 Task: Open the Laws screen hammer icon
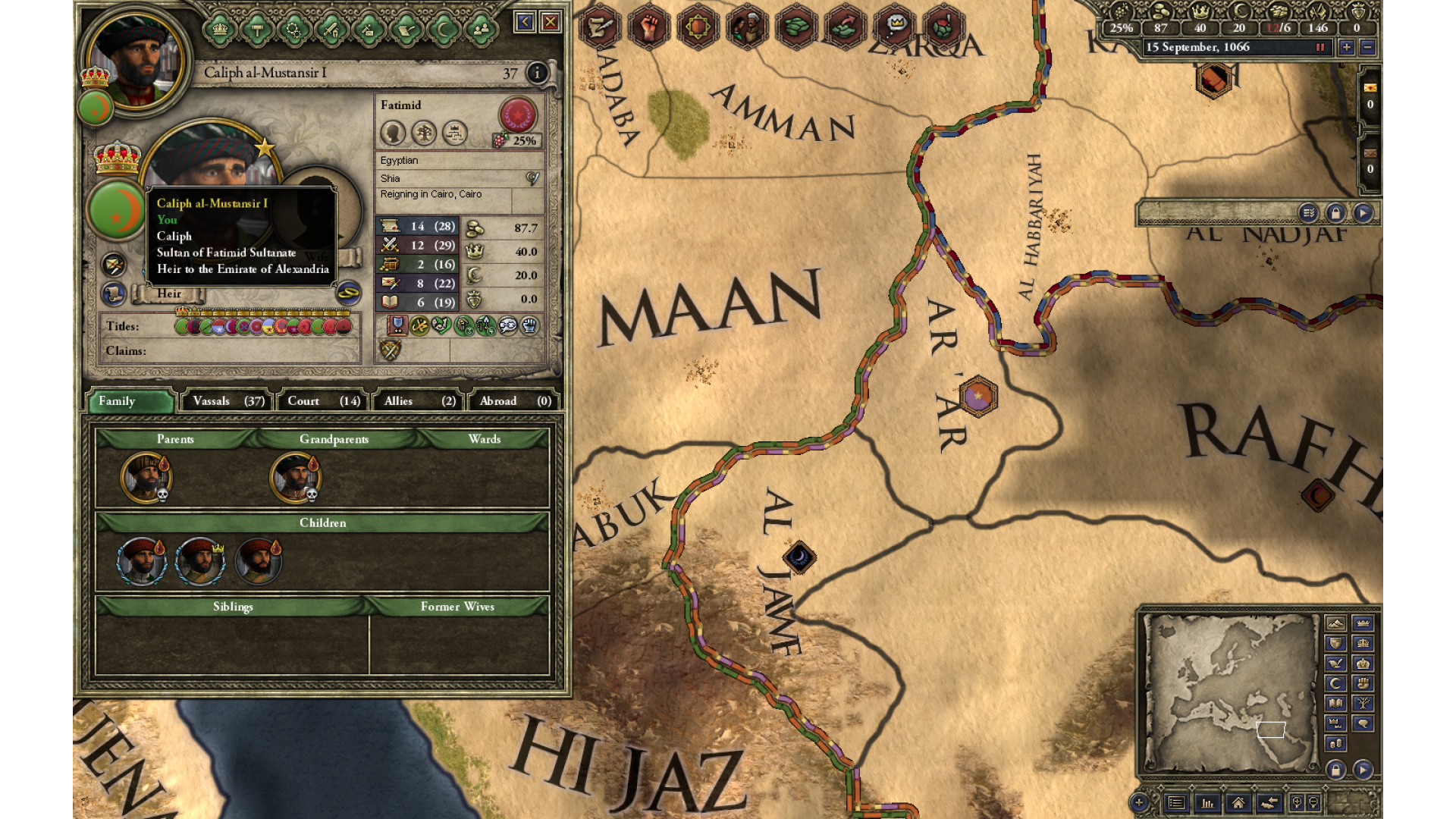(257, 30)
